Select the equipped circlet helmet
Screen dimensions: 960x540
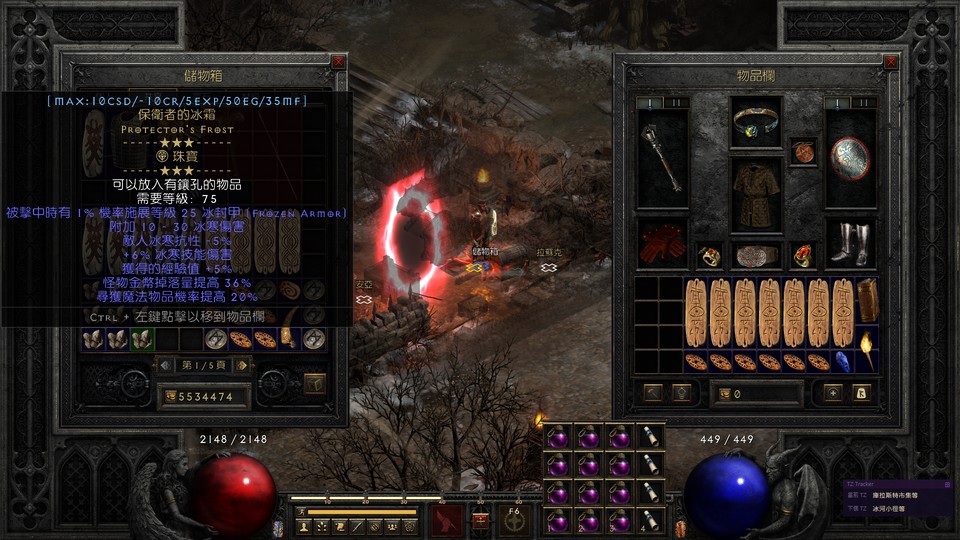[755, 123]
